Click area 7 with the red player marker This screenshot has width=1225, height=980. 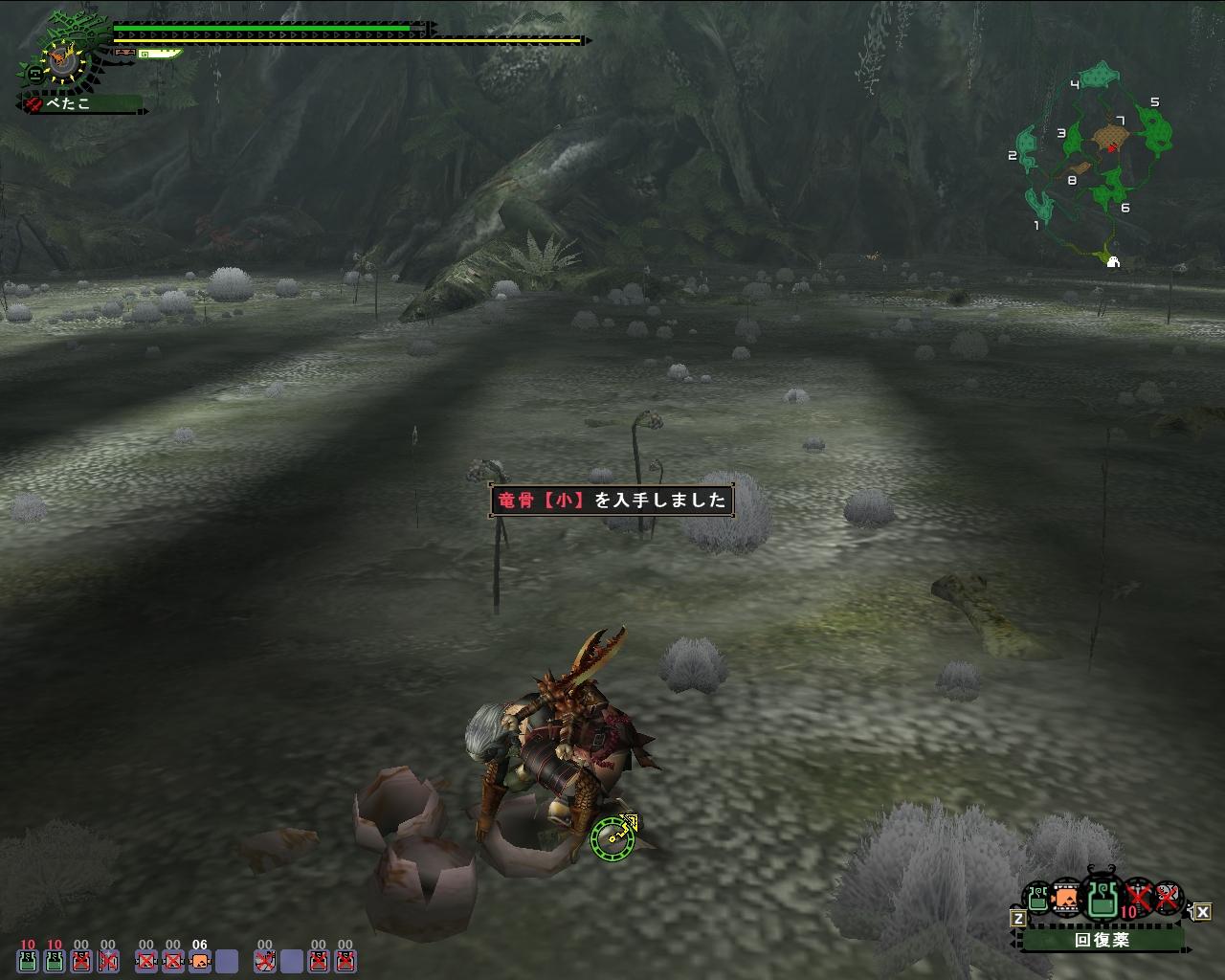point(1110,140)
